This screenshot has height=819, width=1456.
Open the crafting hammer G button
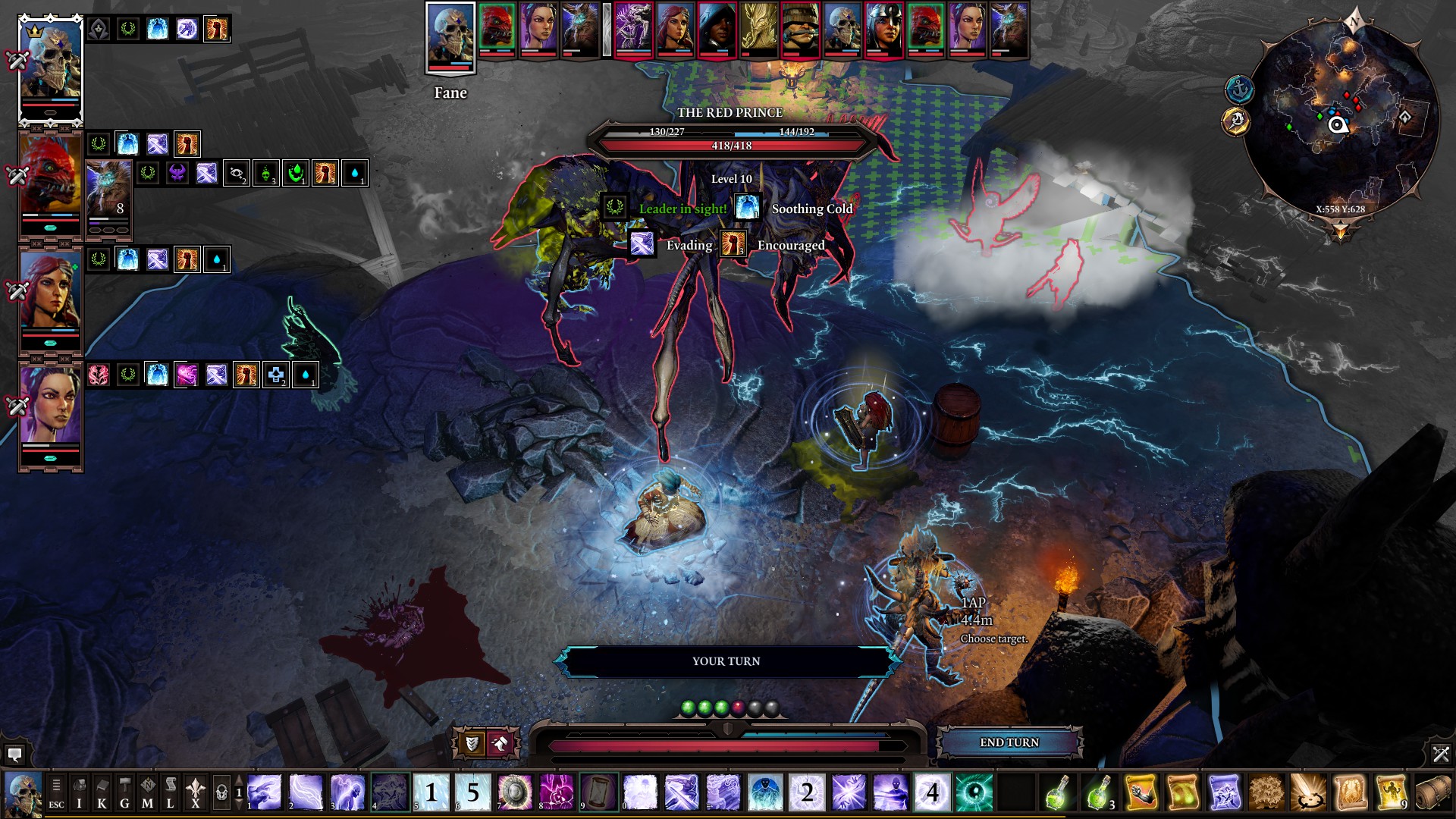pos(124,793)
